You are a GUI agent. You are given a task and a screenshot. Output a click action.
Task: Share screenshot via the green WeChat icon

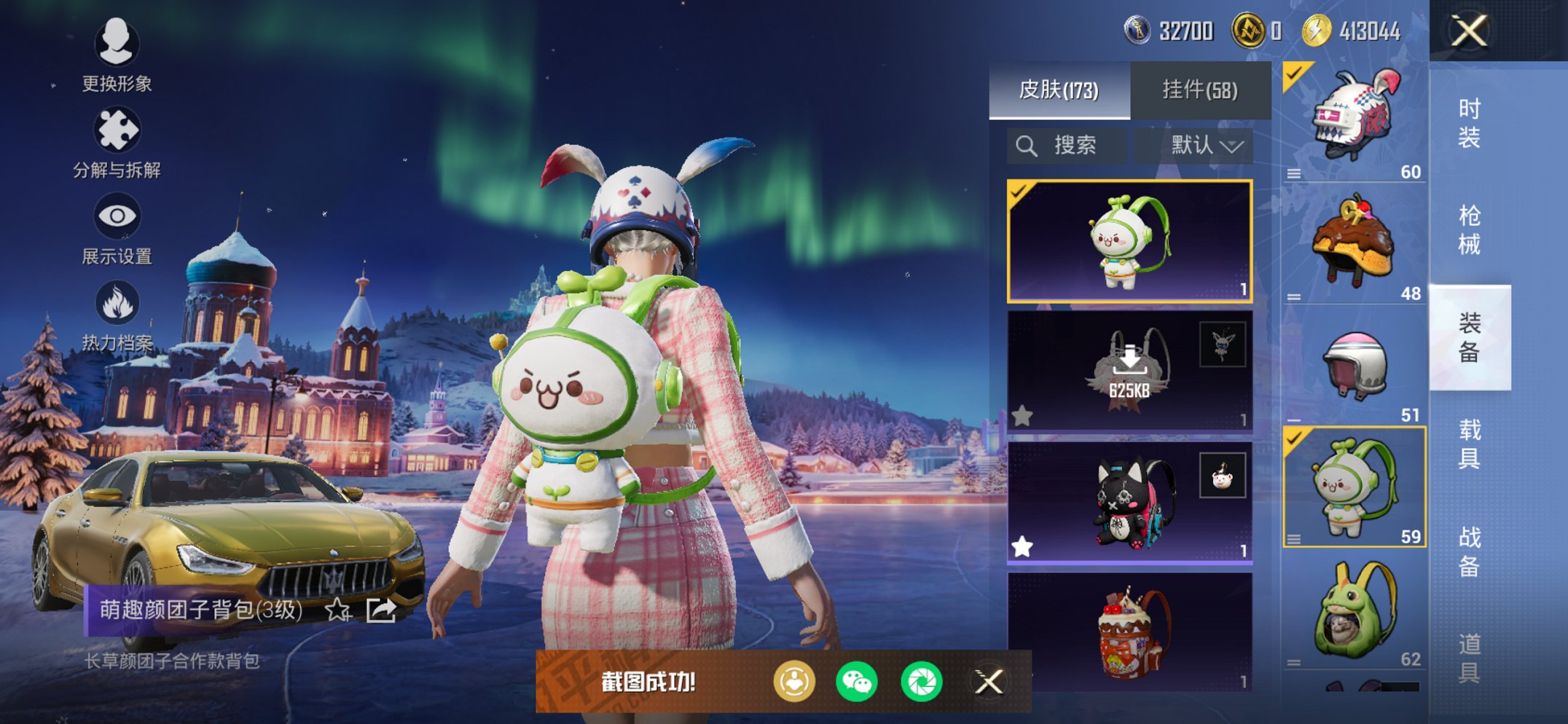(857, 682)
